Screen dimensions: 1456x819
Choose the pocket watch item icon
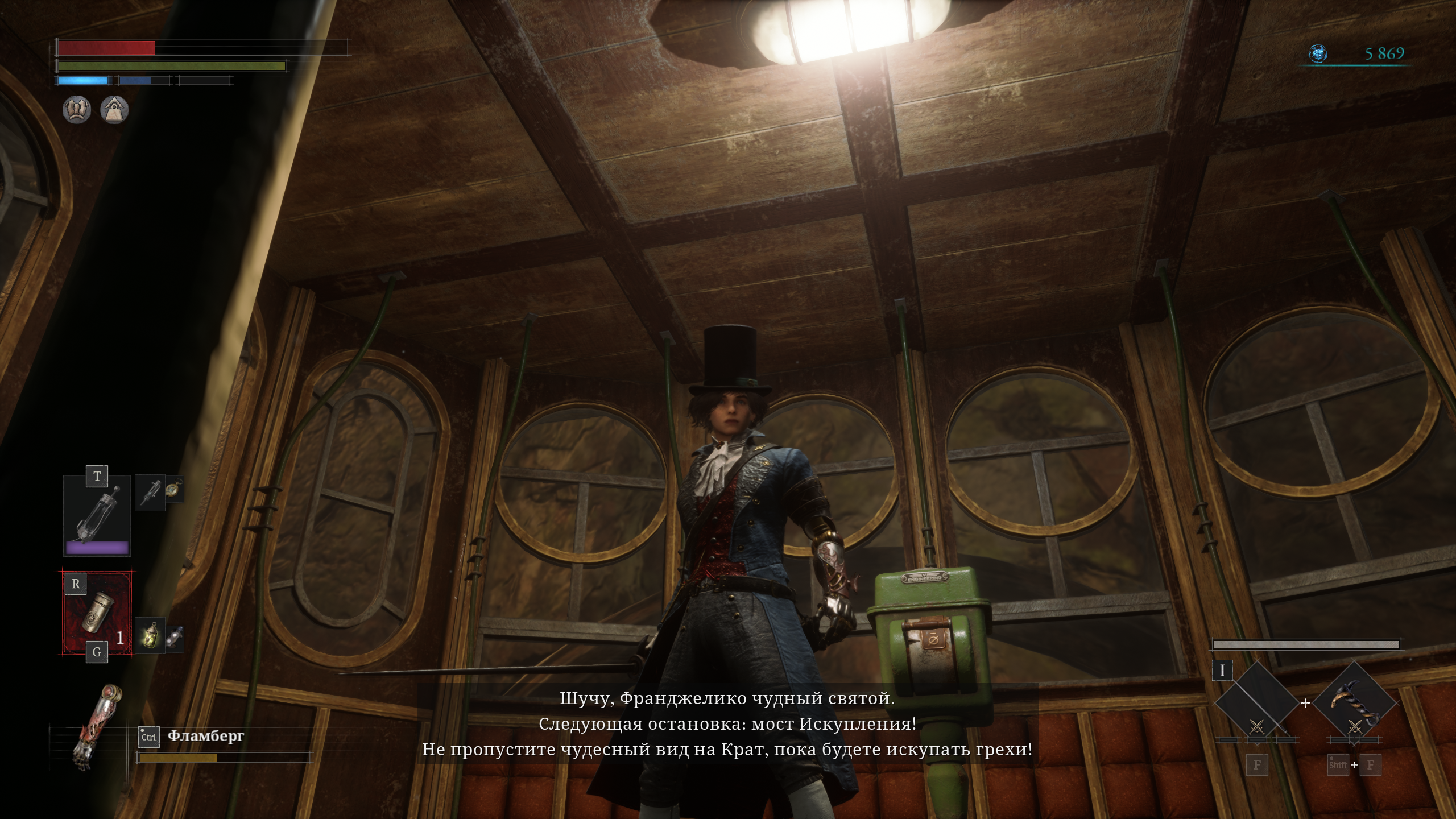tap(175, 489)
